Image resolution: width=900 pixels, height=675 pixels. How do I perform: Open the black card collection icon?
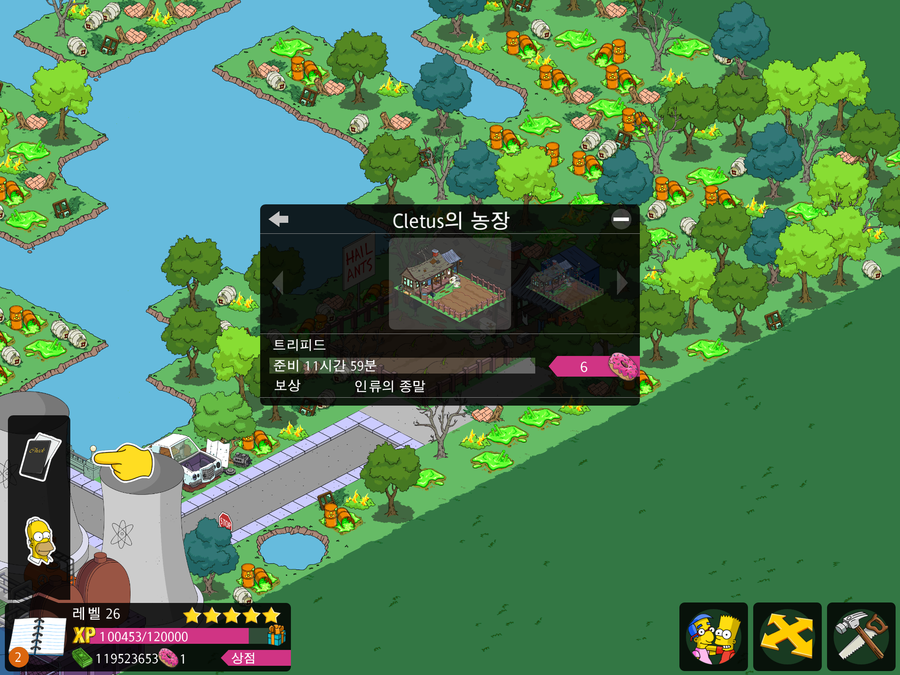pos(41,458)
